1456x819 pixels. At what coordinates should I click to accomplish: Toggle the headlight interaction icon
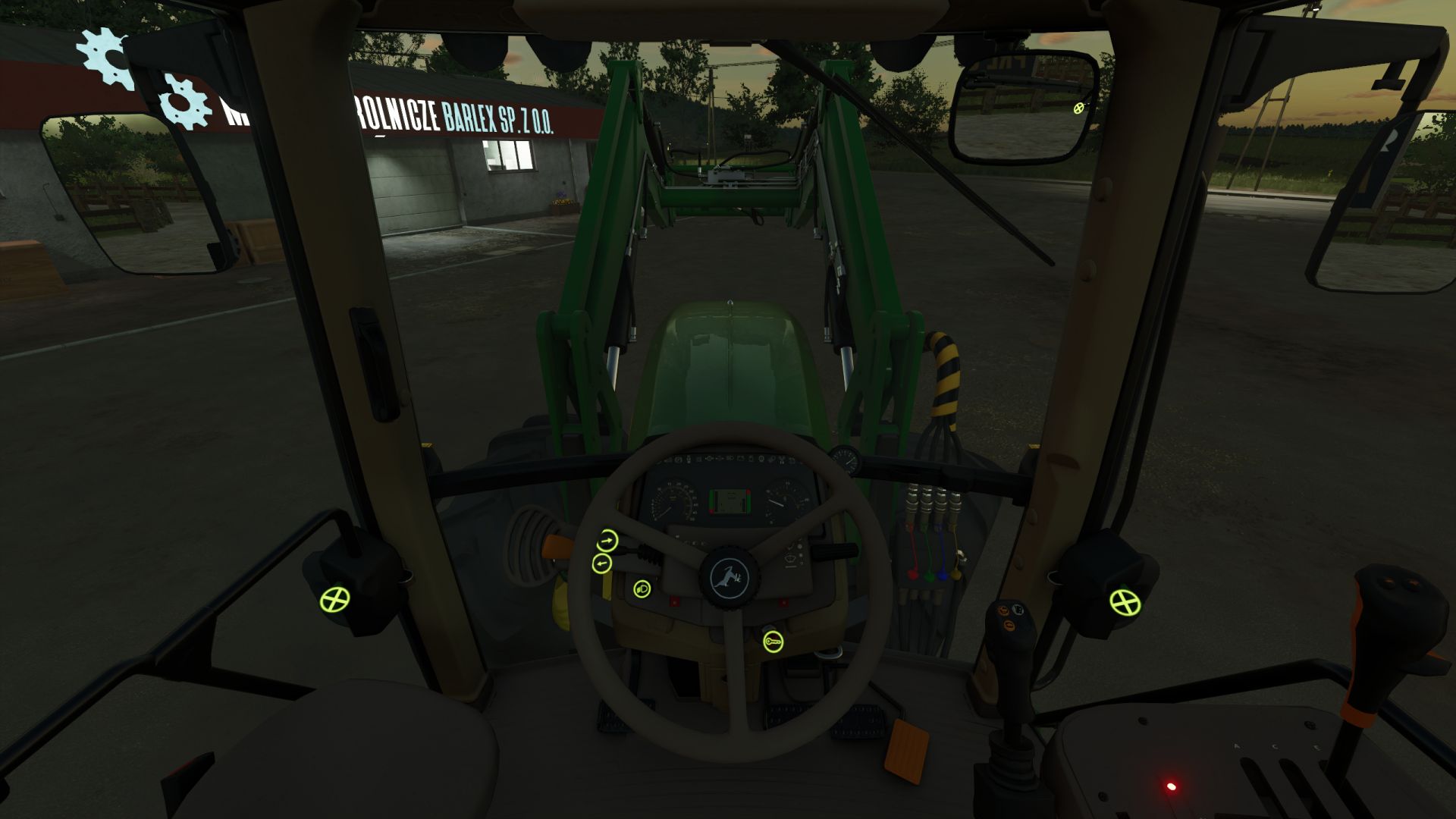(642, 588)
